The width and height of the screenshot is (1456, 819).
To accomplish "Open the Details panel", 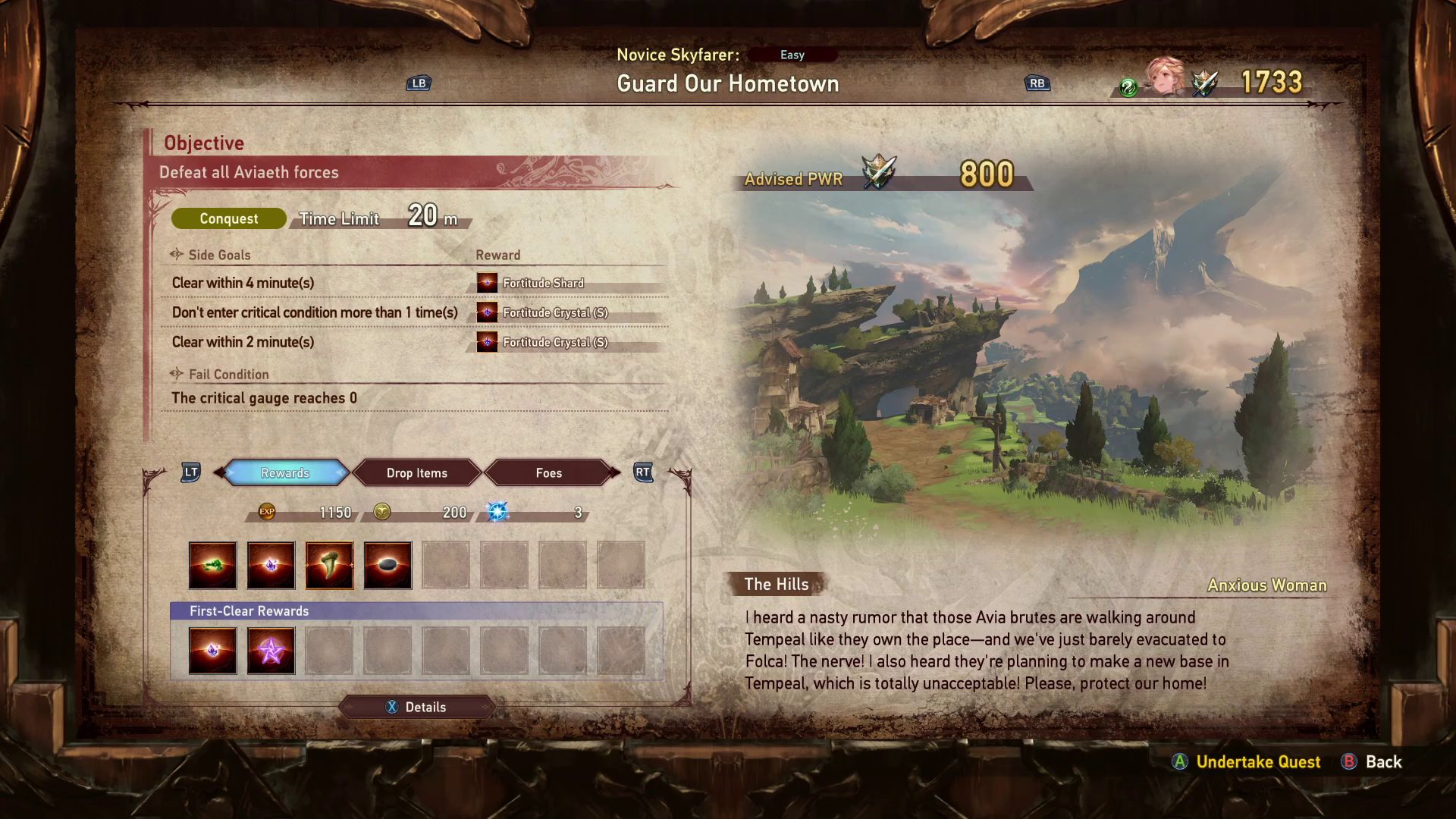I will coord(417,707).
